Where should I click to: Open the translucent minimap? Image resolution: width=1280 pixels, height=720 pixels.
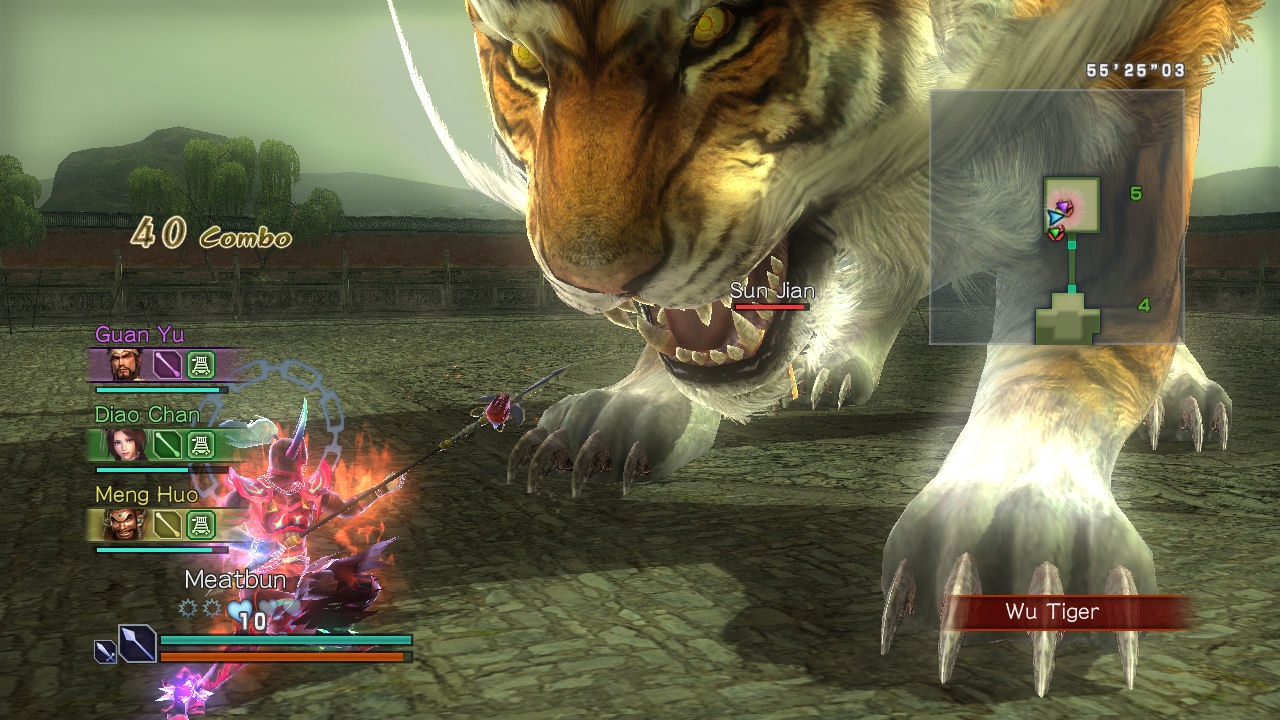click(1056, 216)
